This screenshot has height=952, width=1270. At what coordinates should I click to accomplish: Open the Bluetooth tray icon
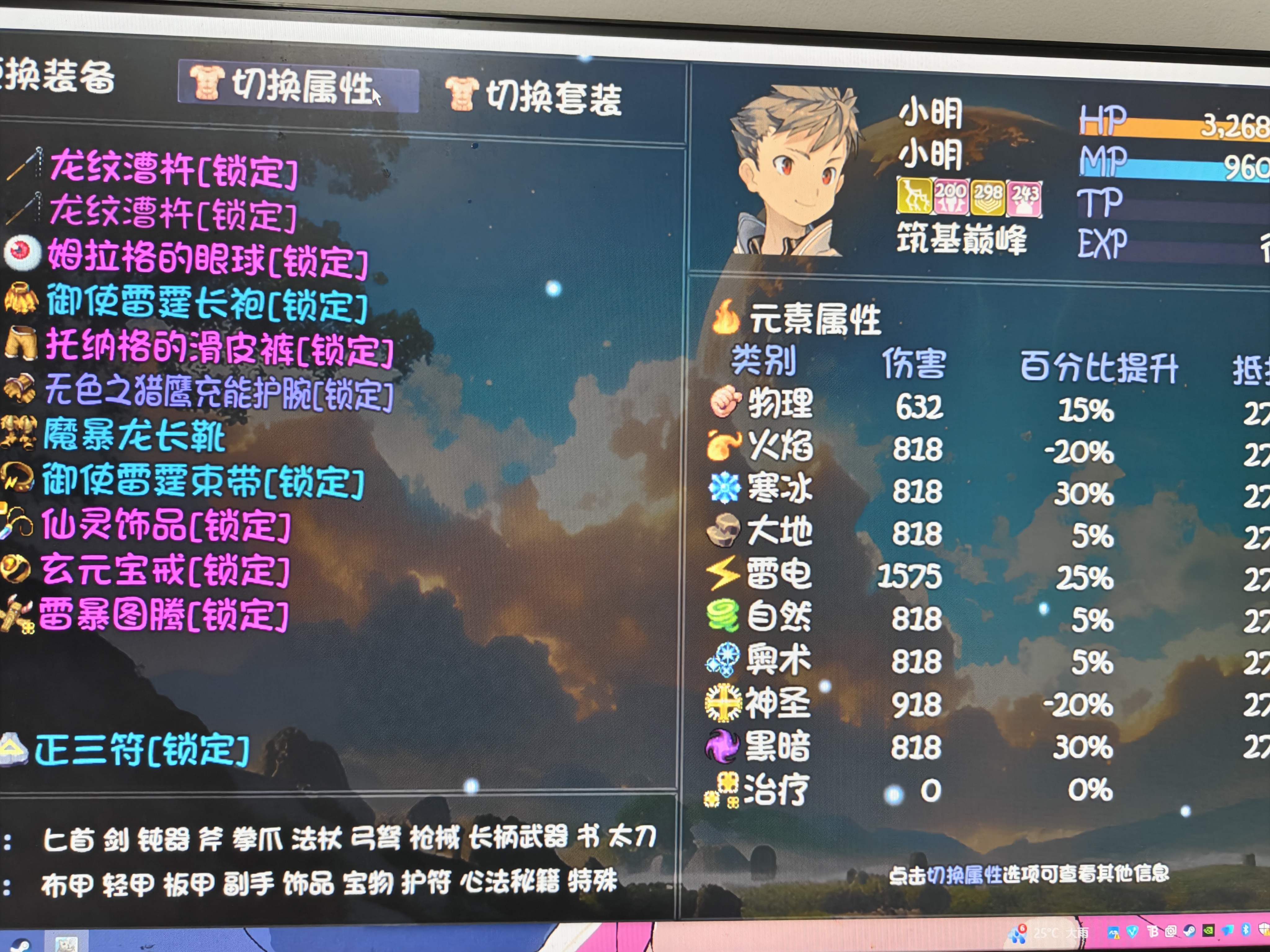pyautogui.click(x=1246, y=930)
